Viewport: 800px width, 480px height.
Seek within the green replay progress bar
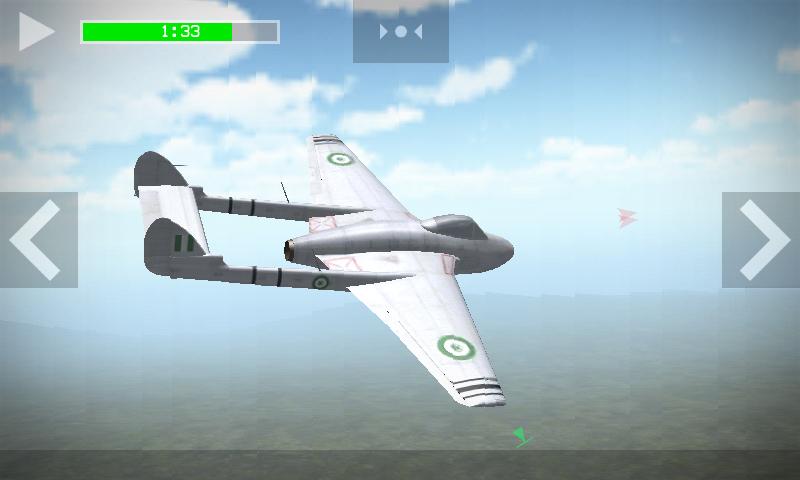coord(180,32)
